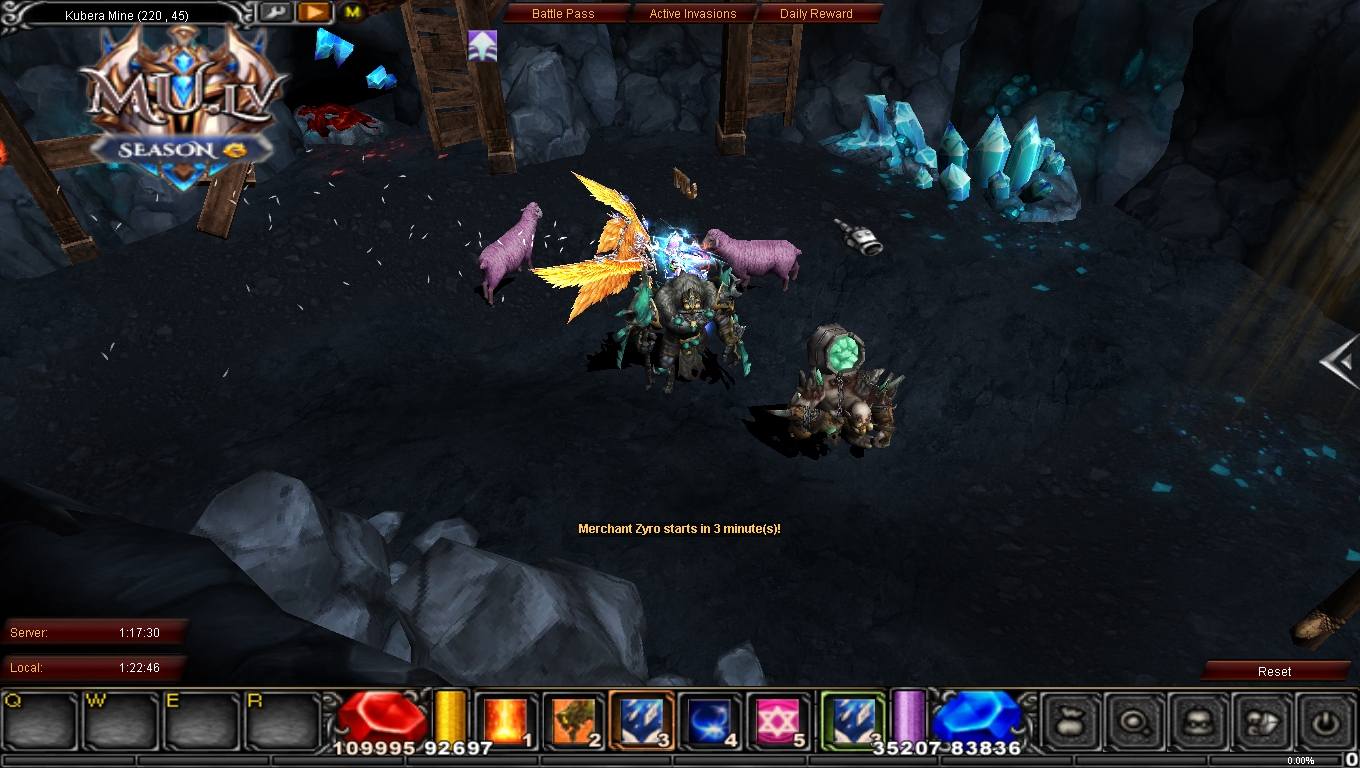The image size is (1360, 768).
Task: Open the Active Invasions menu
Action: [693, 13]
